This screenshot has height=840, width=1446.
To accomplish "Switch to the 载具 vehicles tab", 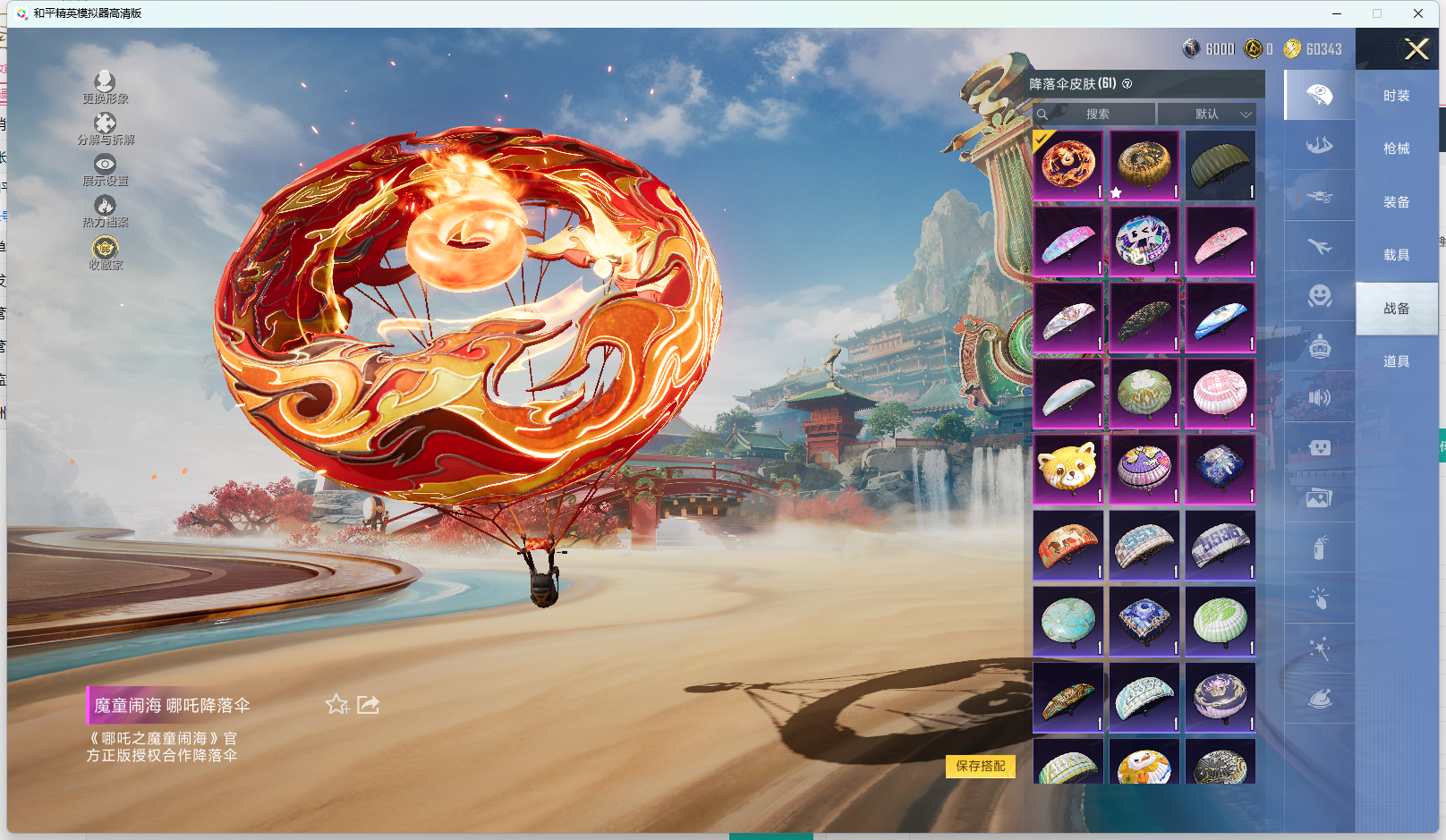I will [1396, 255].
